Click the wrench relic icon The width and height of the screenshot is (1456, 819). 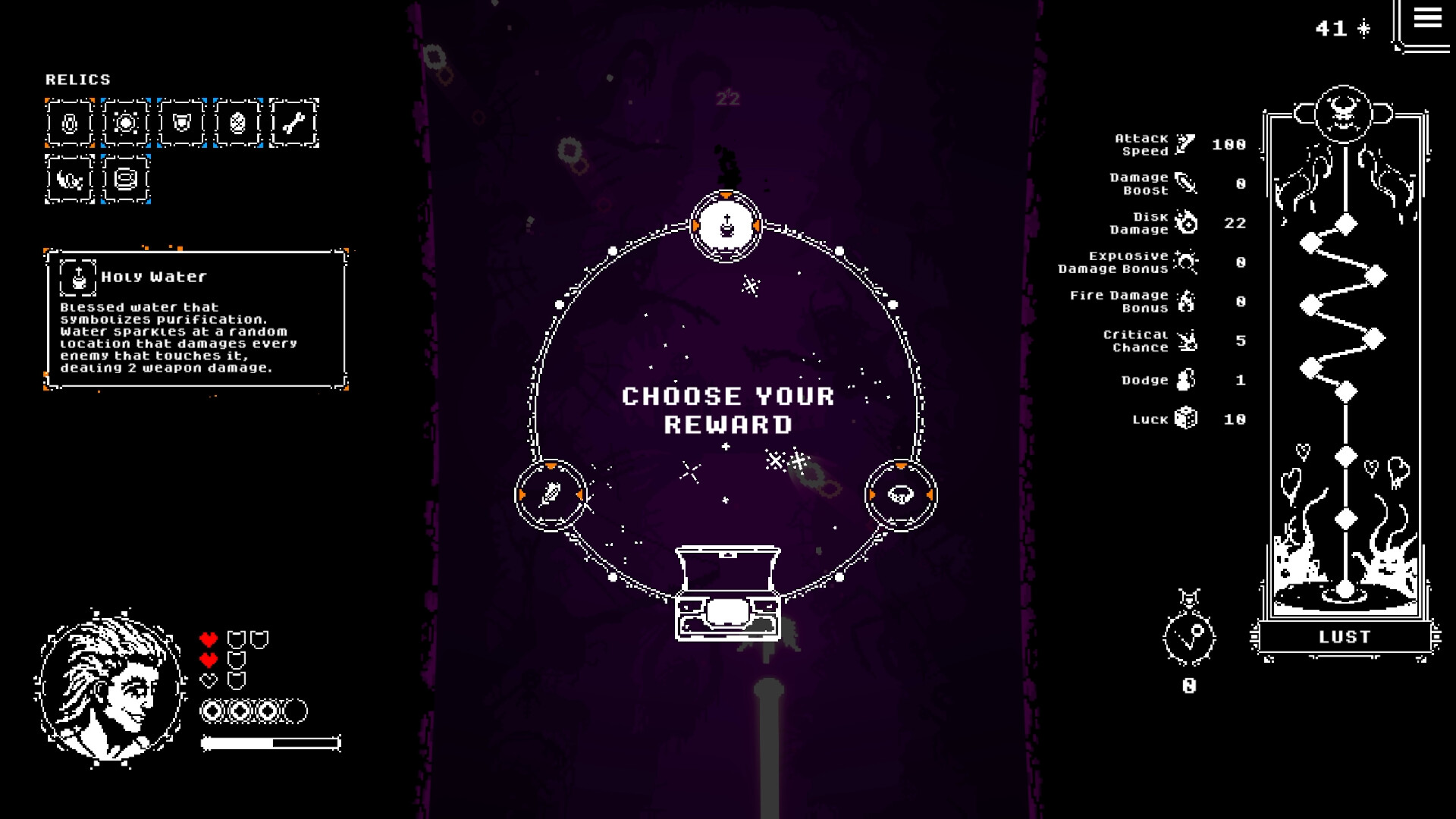(294, 124)
